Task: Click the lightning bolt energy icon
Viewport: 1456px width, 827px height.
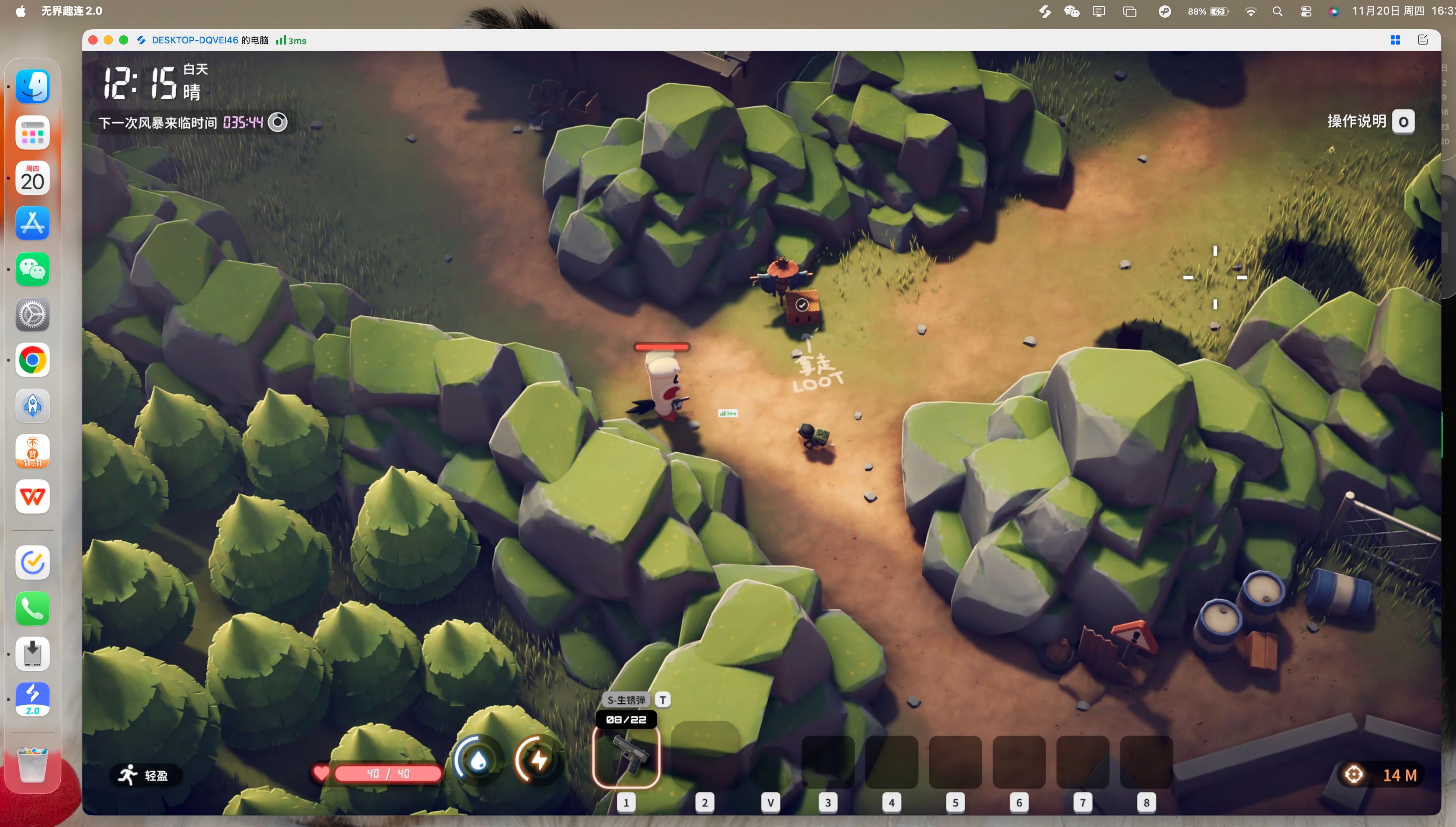Action: (x=538, y=760)
